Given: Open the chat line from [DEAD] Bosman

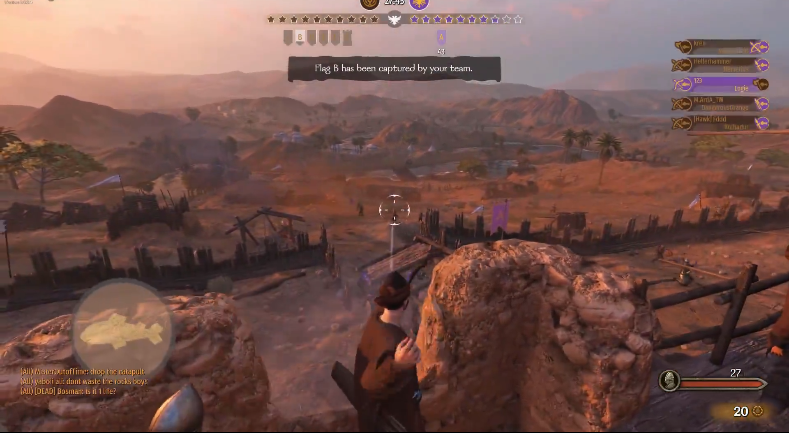Looking at the screenshot, I should (72, 390).
